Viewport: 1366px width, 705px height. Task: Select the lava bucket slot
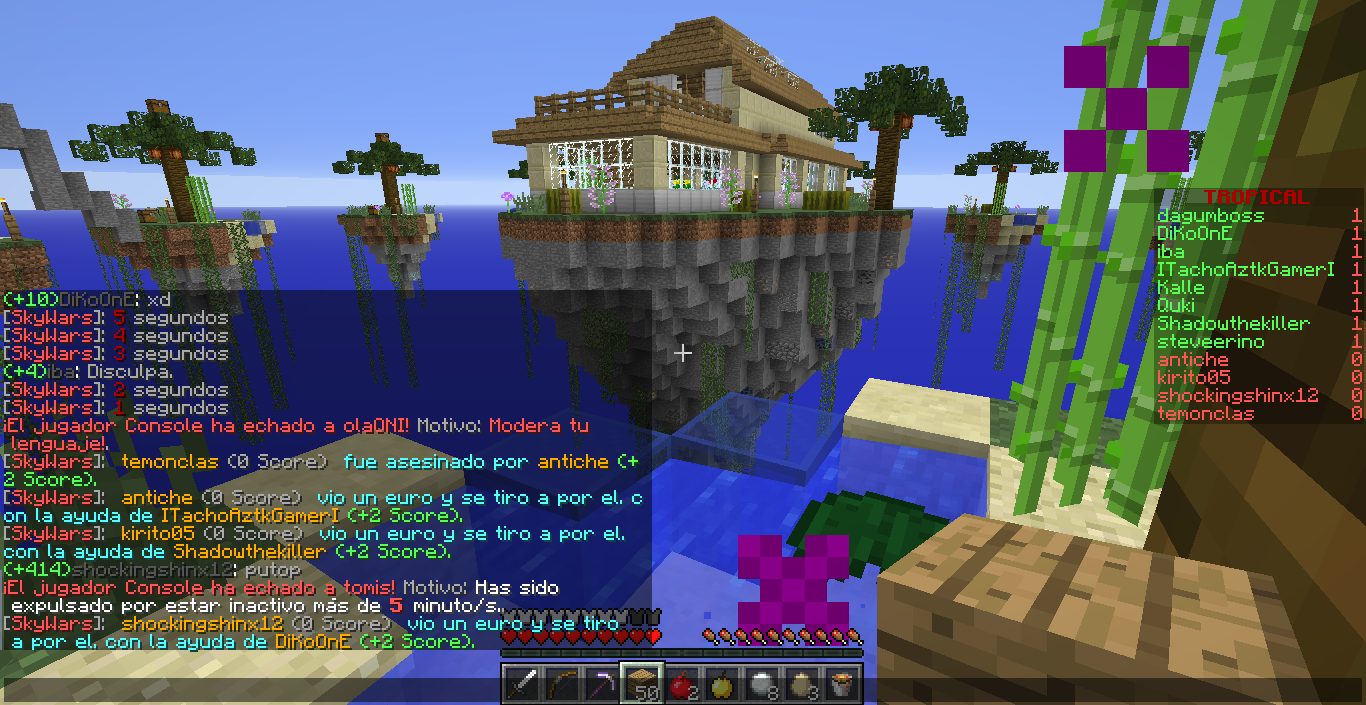pyautogui.click(x=842, y=685)
